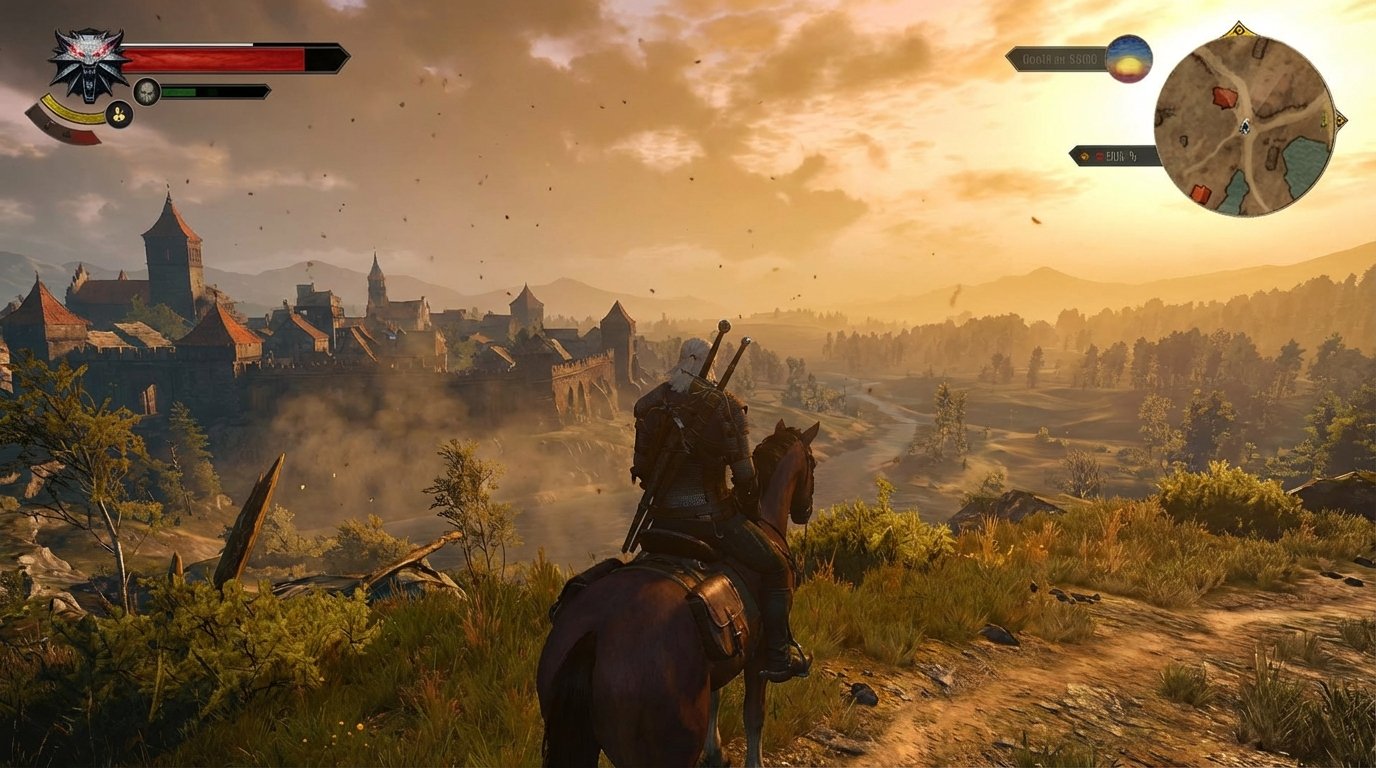
Task: Click the red building marker on the minimap
Action: point(1225,95)
